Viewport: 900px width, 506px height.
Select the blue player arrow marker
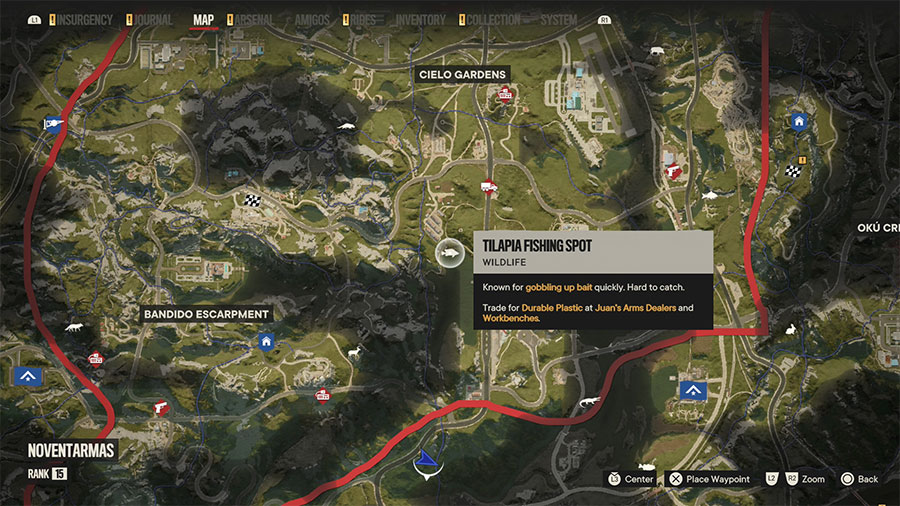pyautogui.click(x=427, y=459)
